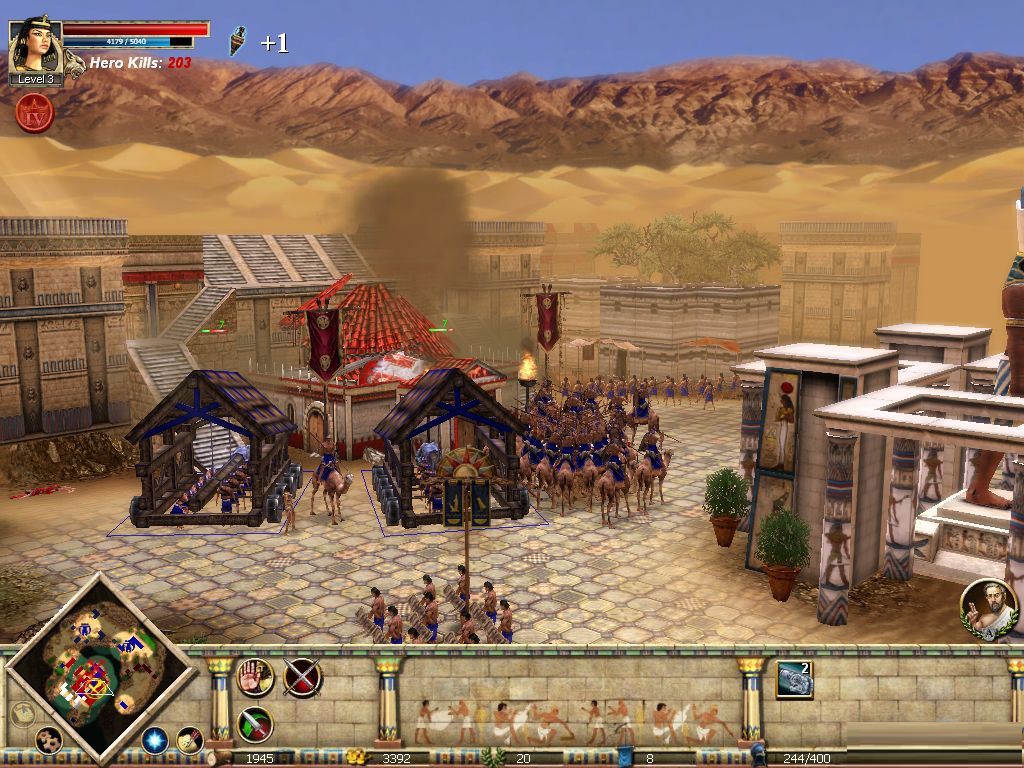This screenshot has width=1024, height=768.
Task: Click the scroll icon left of minimap
Action: point(22,713)
